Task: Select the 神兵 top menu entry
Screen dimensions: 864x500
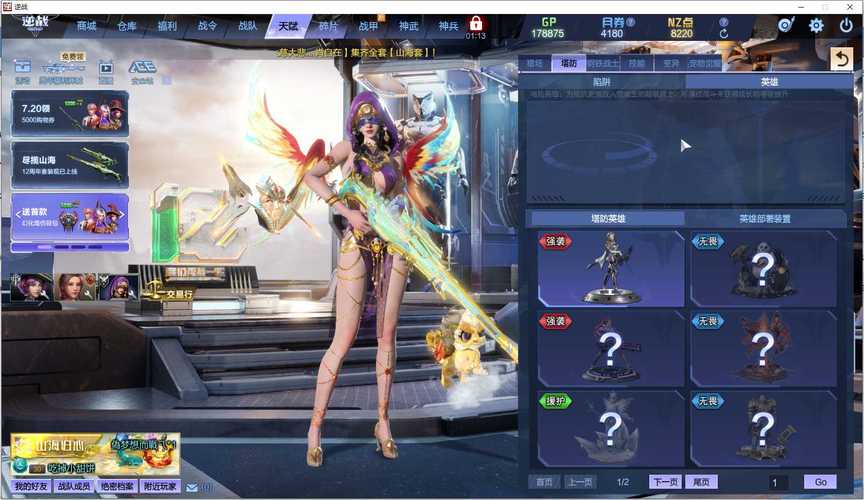Action: click(447, 25)
